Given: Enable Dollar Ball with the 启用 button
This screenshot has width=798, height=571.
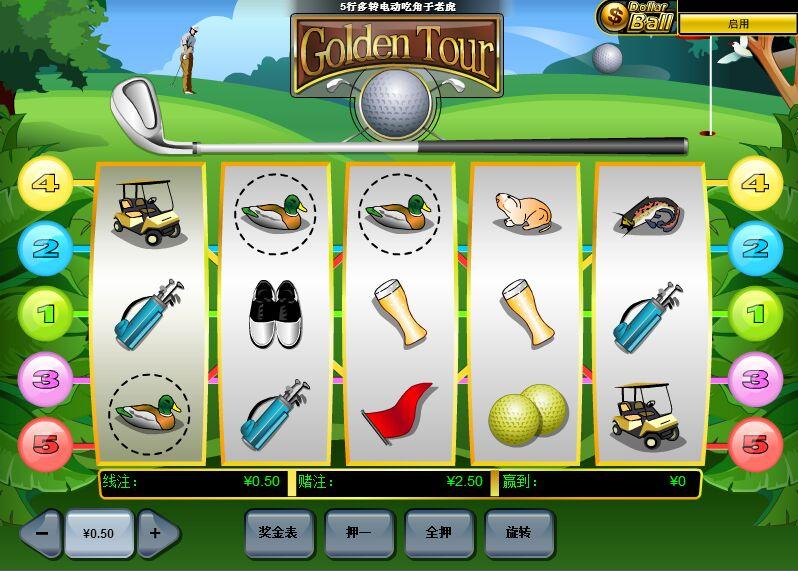Looking at the screenshot, I should click(737, 24).
